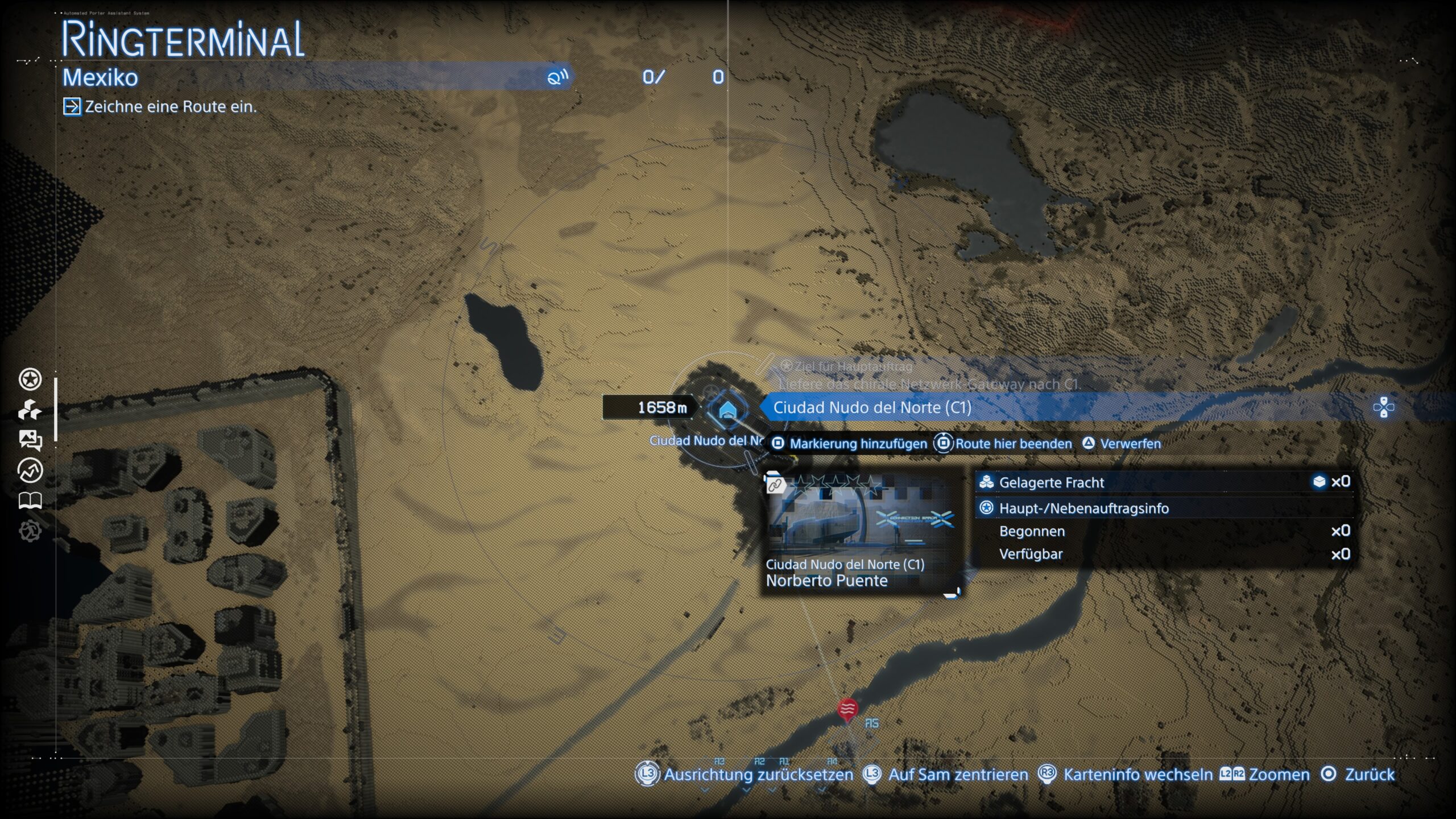
Task: Select the red wave marker on the river
Action: [847, 709]
